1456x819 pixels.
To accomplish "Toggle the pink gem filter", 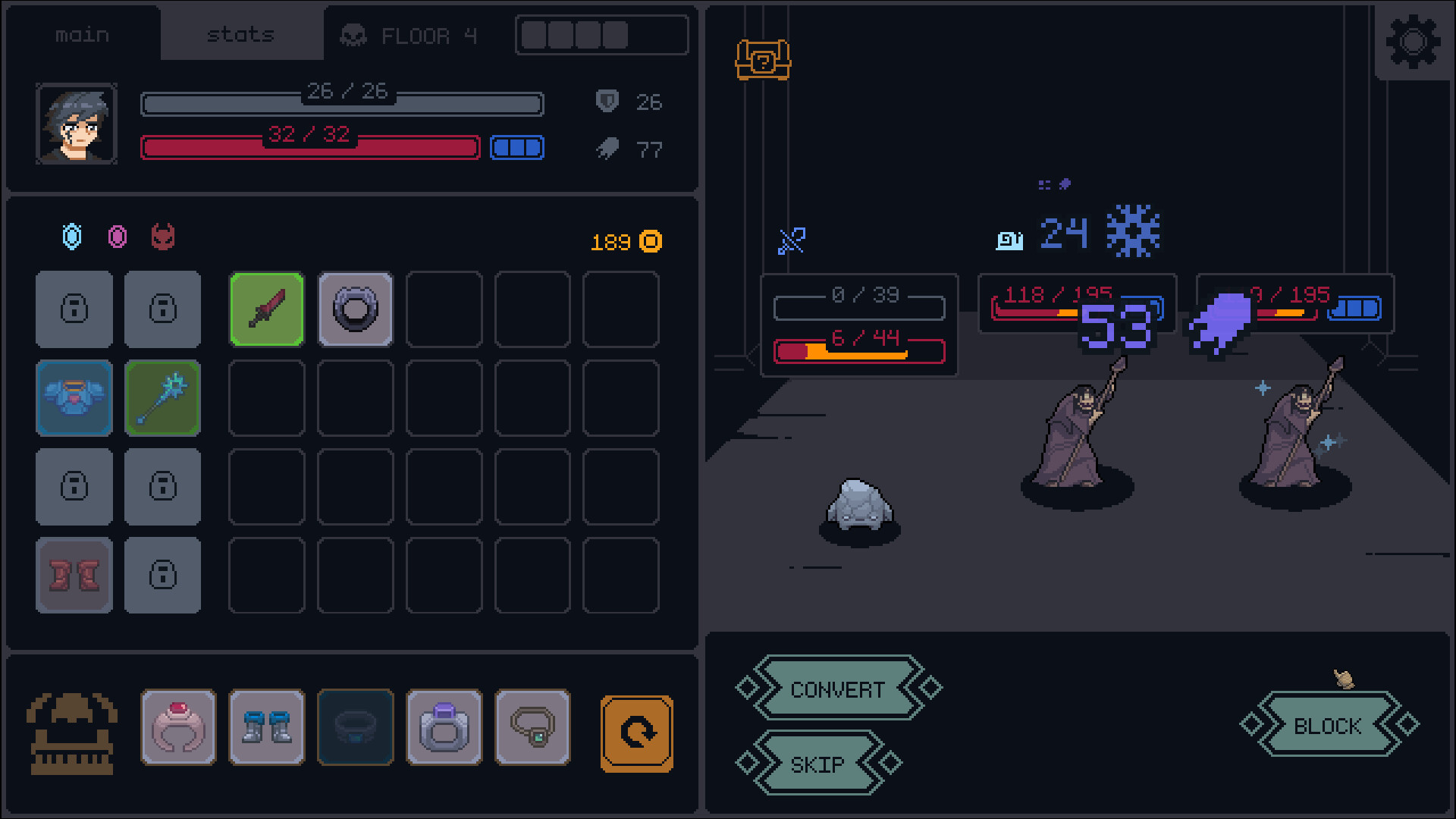I will click(116, 237).
